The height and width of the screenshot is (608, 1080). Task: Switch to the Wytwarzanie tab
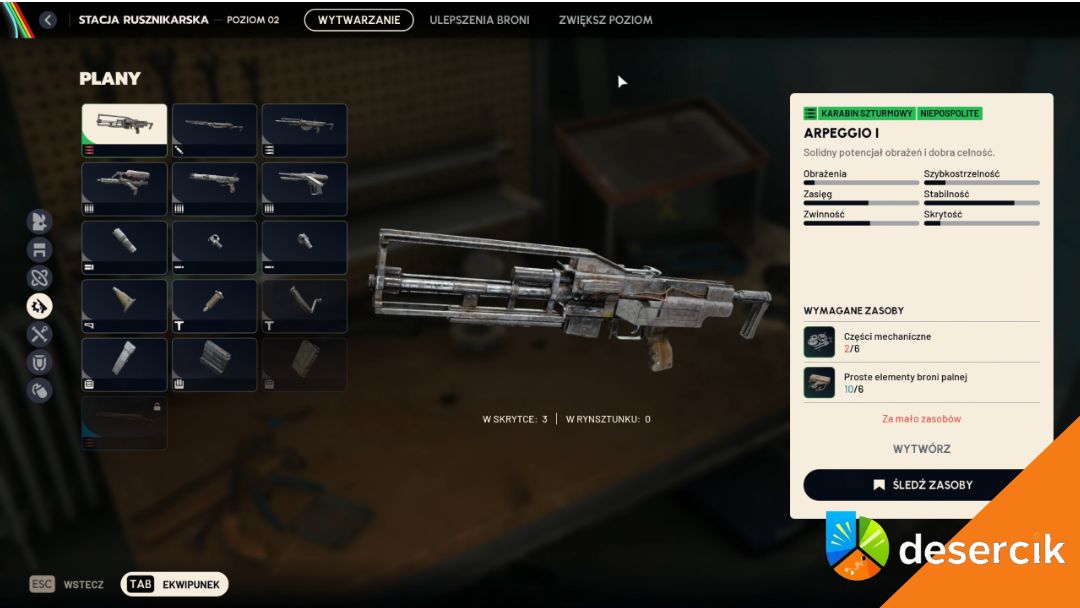359,20
